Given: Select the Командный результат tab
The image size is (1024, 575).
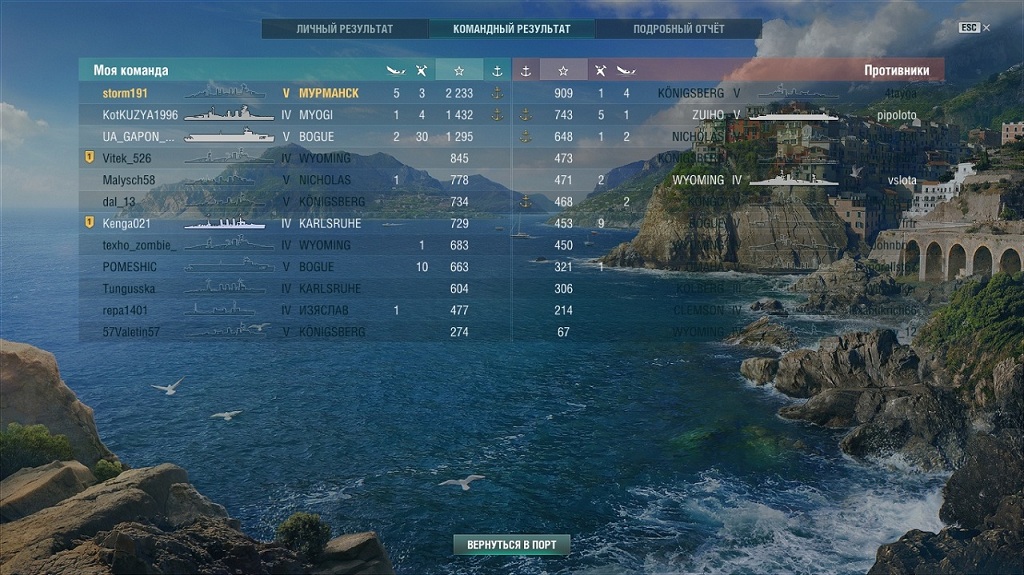Looking at the screenshot, I should (511, 29).
